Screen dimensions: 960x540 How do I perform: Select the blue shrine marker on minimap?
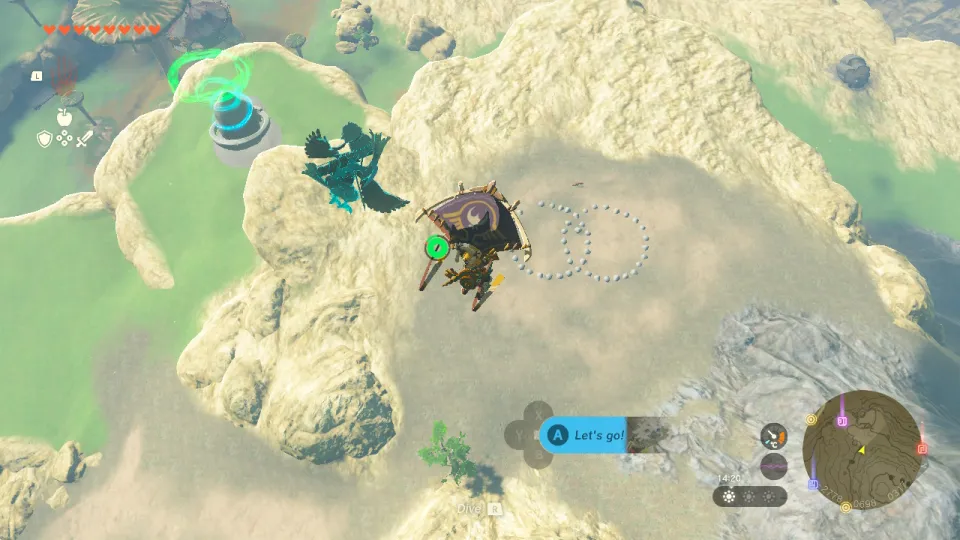(814, 485)
